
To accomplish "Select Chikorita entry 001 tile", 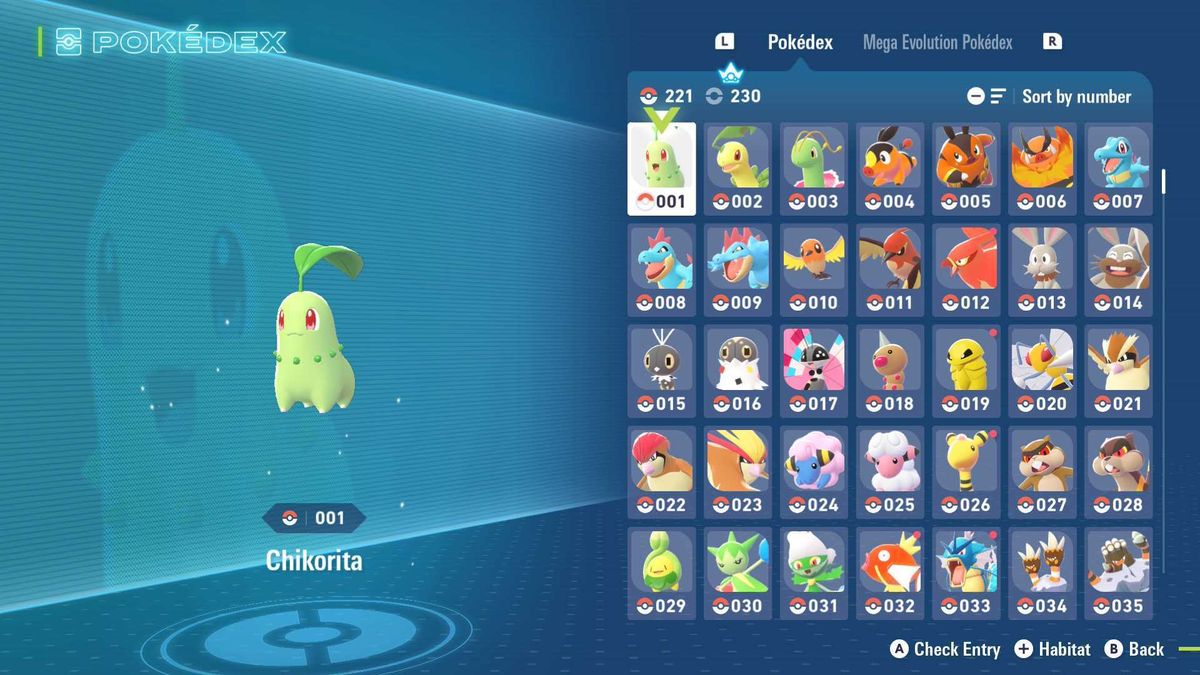I will [x=661, y=168].
